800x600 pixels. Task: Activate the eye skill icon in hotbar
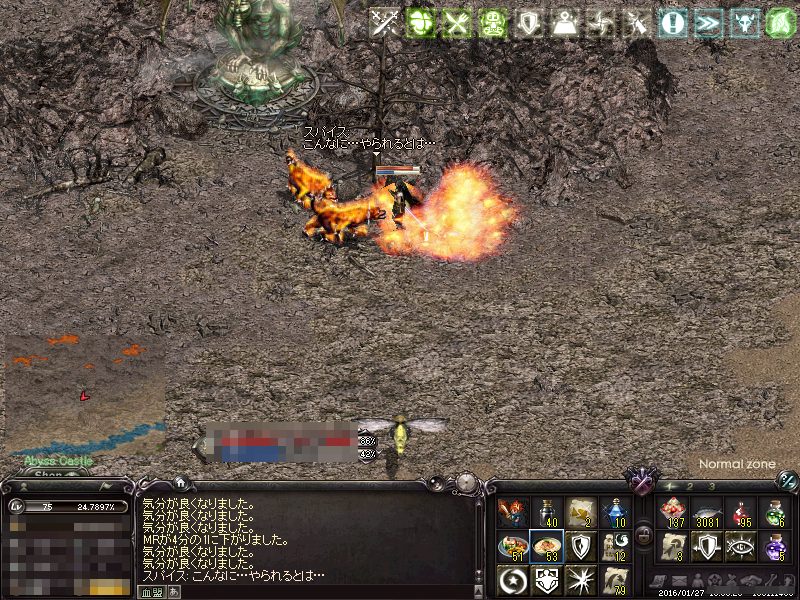741,546
